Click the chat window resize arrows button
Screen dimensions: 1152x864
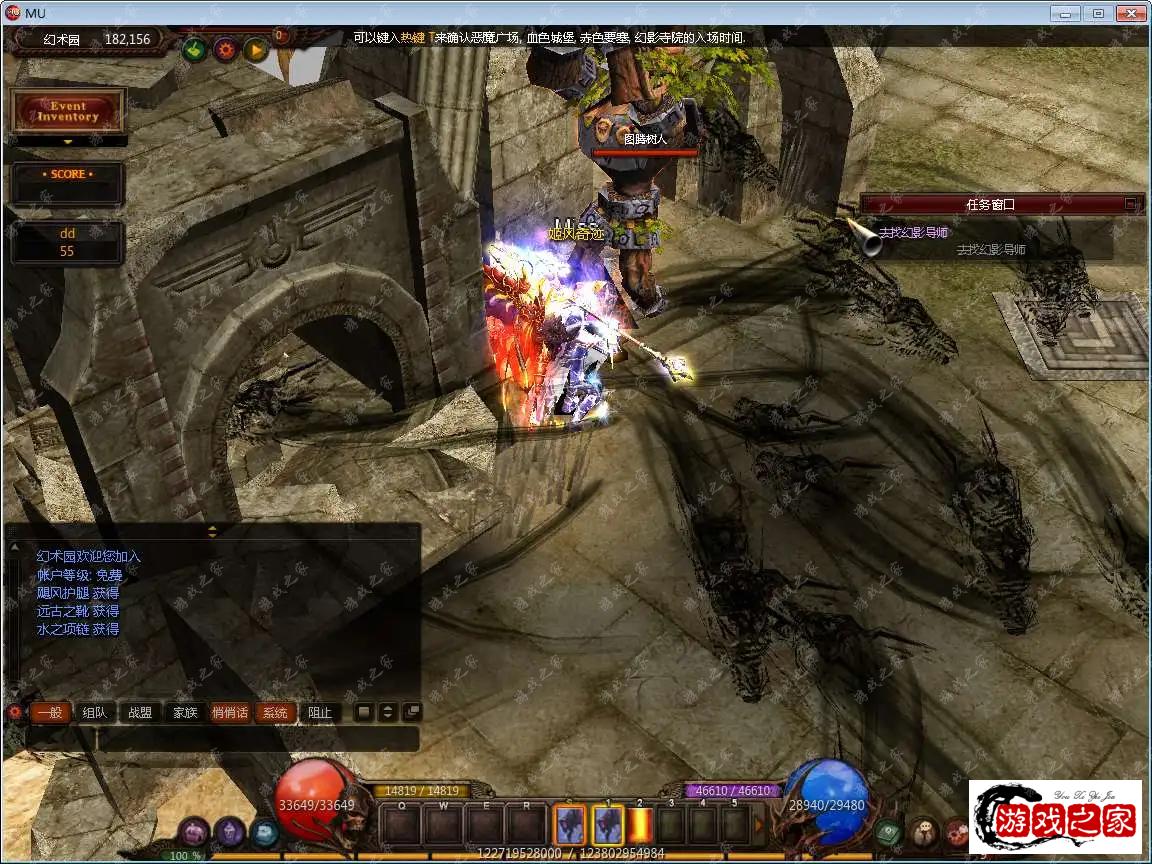coord(387,712)
